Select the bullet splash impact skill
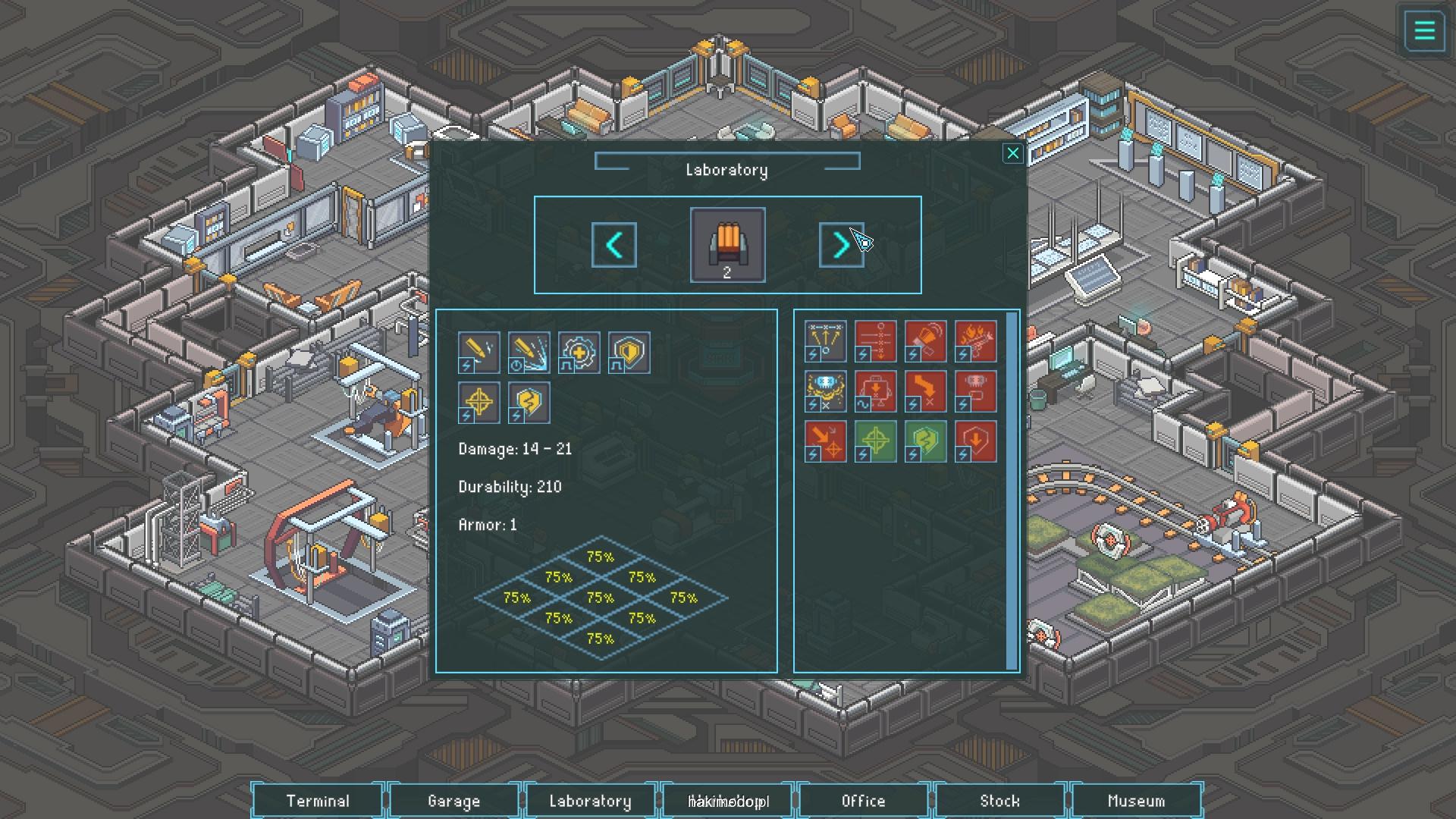 tap(529, 353)
